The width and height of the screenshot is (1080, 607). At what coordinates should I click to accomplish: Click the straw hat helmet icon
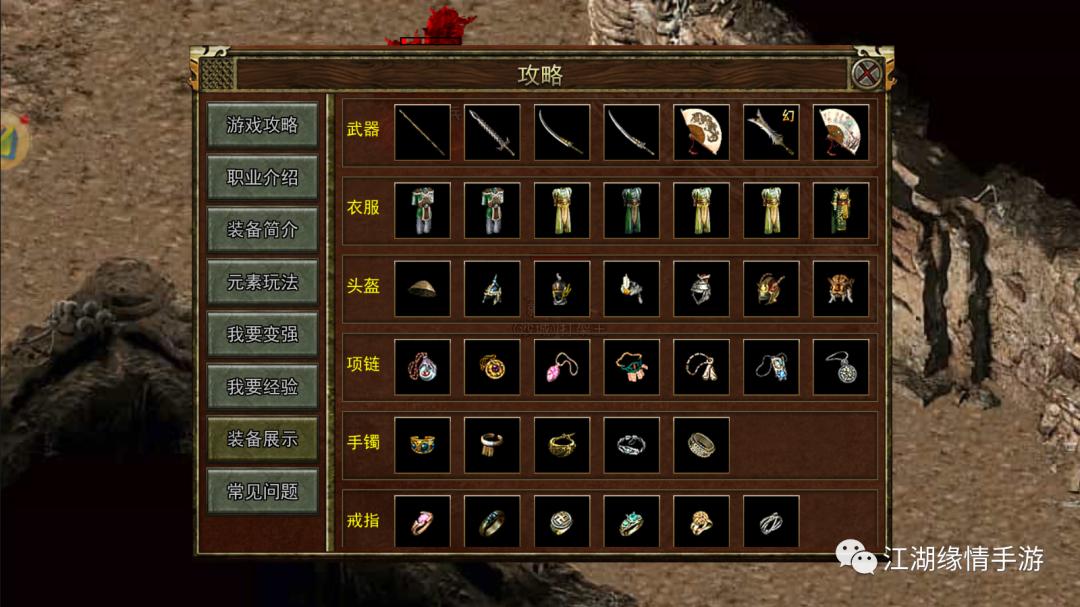coord(422,289)
